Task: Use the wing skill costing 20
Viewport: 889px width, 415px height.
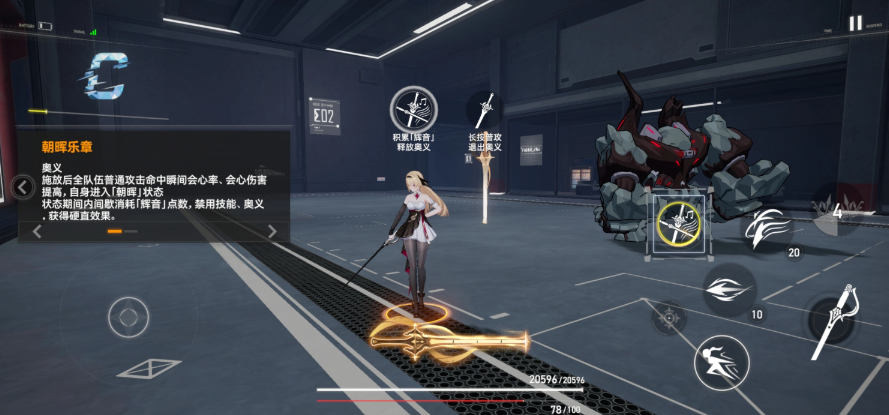Action: (x=770, y=225)
